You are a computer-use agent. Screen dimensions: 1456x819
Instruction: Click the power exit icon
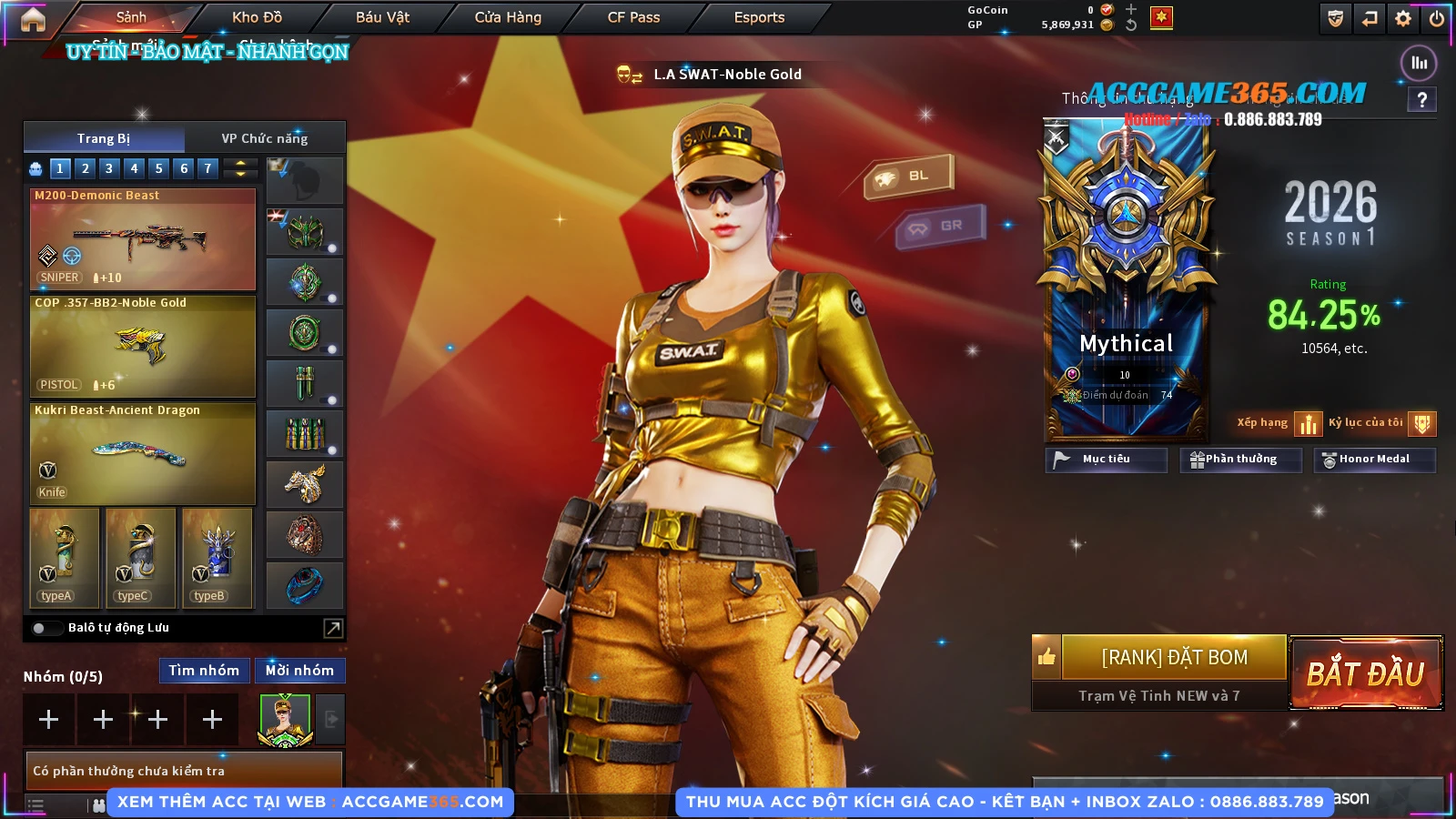point(1437,18)
